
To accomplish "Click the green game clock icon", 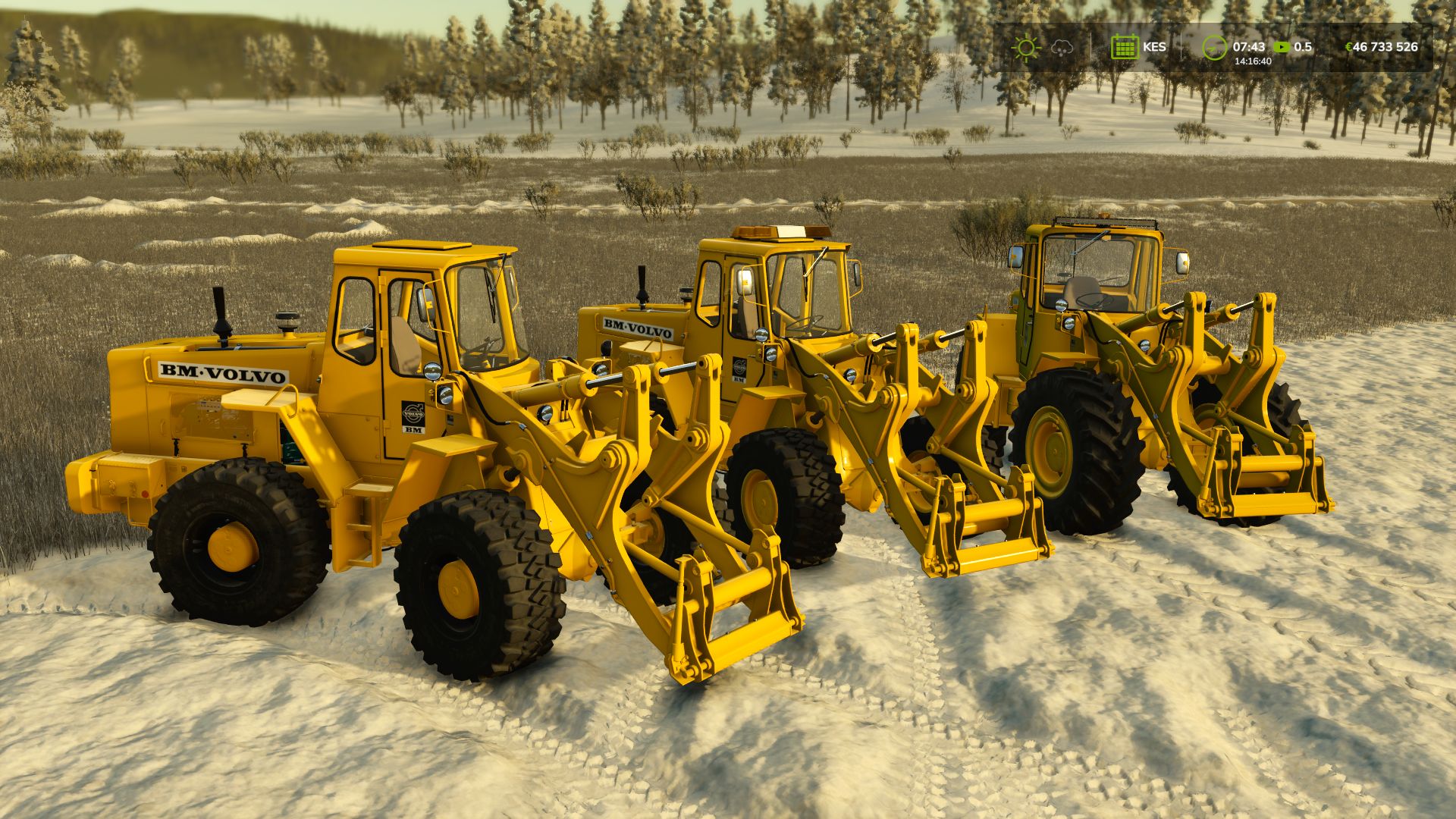I will point(1213,47).
